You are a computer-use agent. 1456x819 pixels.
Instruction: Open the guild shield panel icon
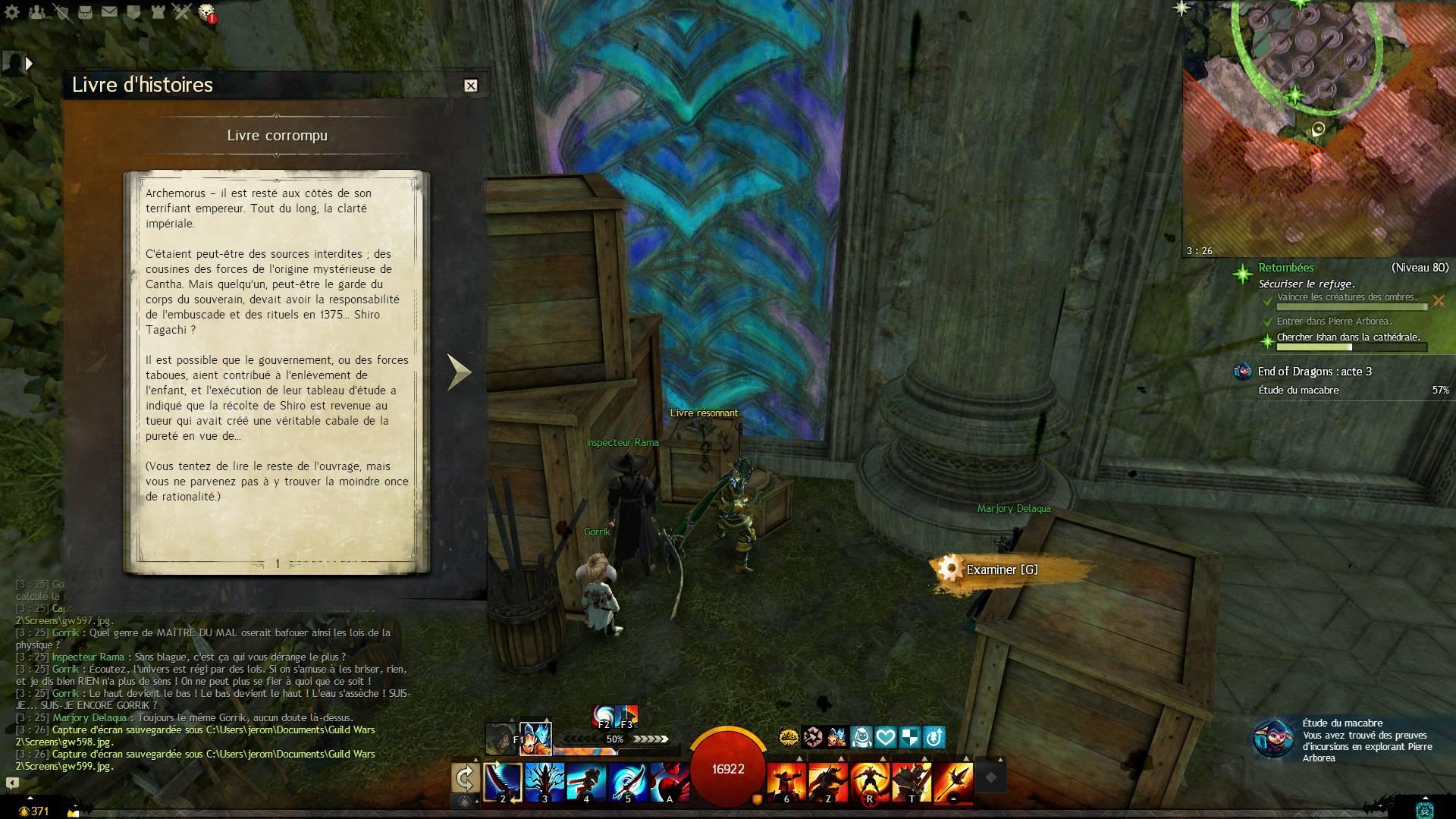[x=133, y=12]
